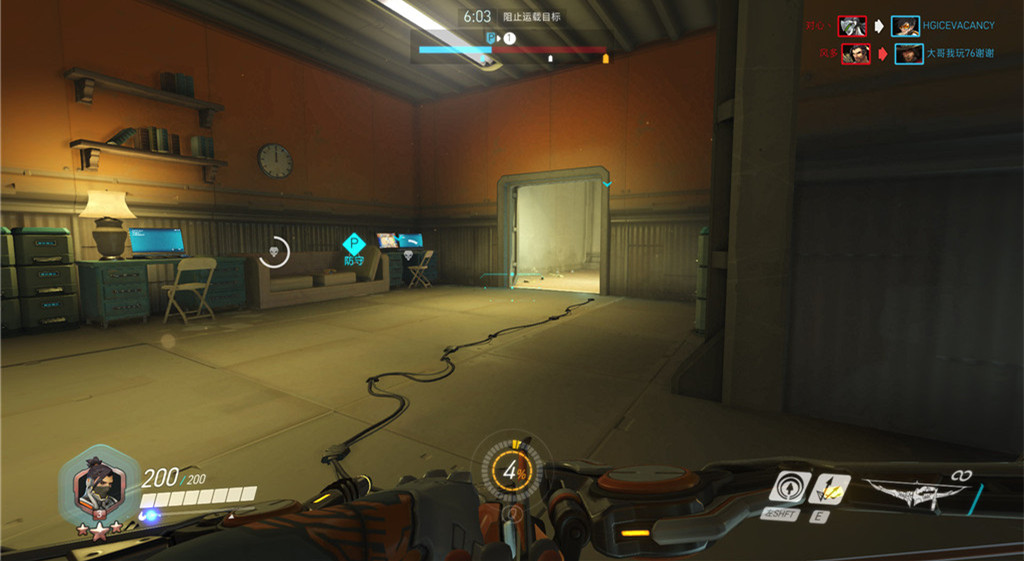
Task: Click the 阻止运载目标 objective label
Action: (531, 17)
